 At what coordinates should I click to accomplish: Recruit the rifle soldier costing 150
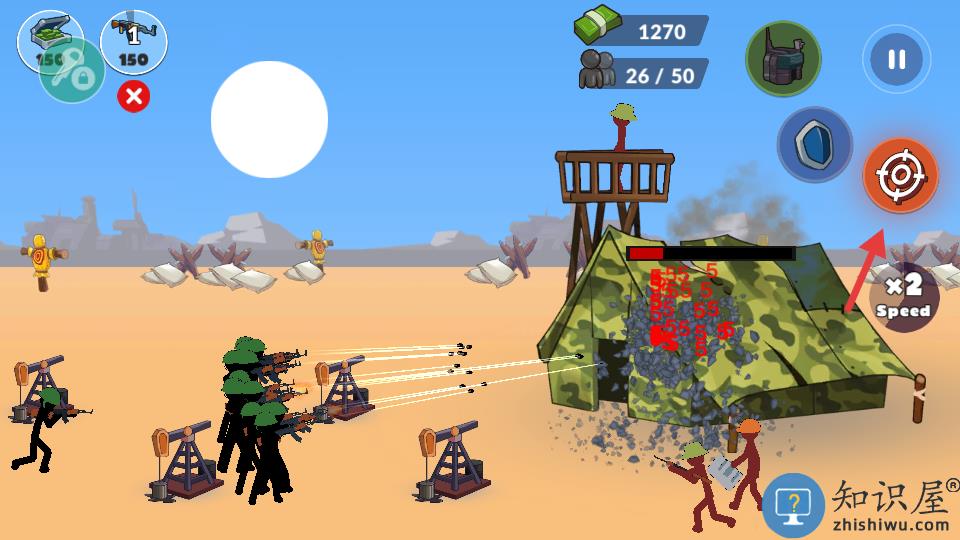coord(134,42)
